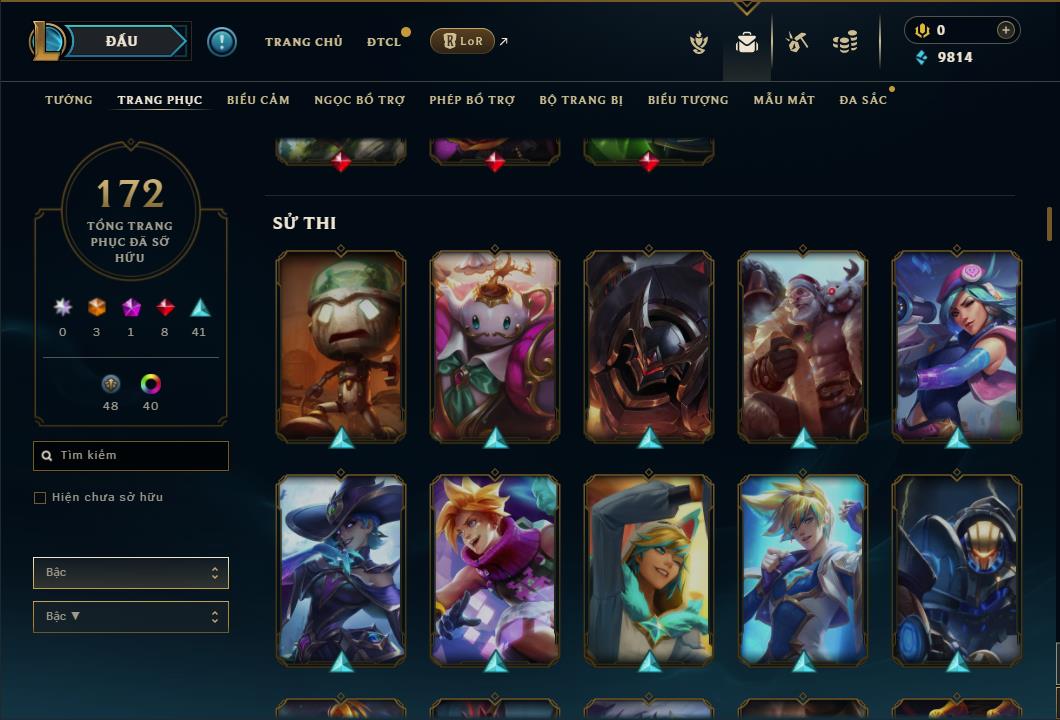This screenshot has width=1060, height=720.
Task: Open the hammer crafting icon
Action: [x=797, y=42]
